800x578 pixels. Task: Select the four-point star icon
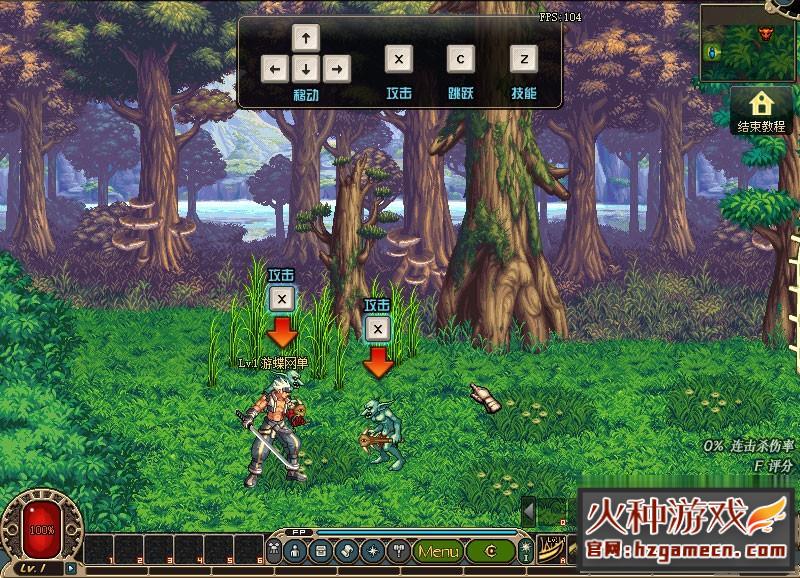pyautogui.click(x=371, y=551)
